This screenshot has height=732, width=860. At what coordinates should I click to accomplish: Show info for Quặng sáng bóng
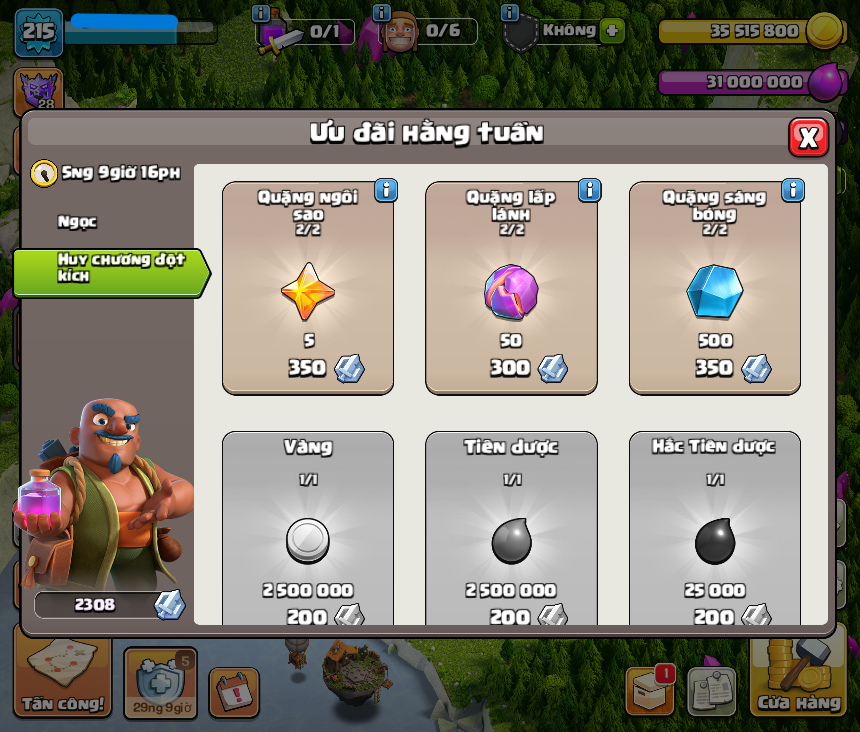coord(793,190)
